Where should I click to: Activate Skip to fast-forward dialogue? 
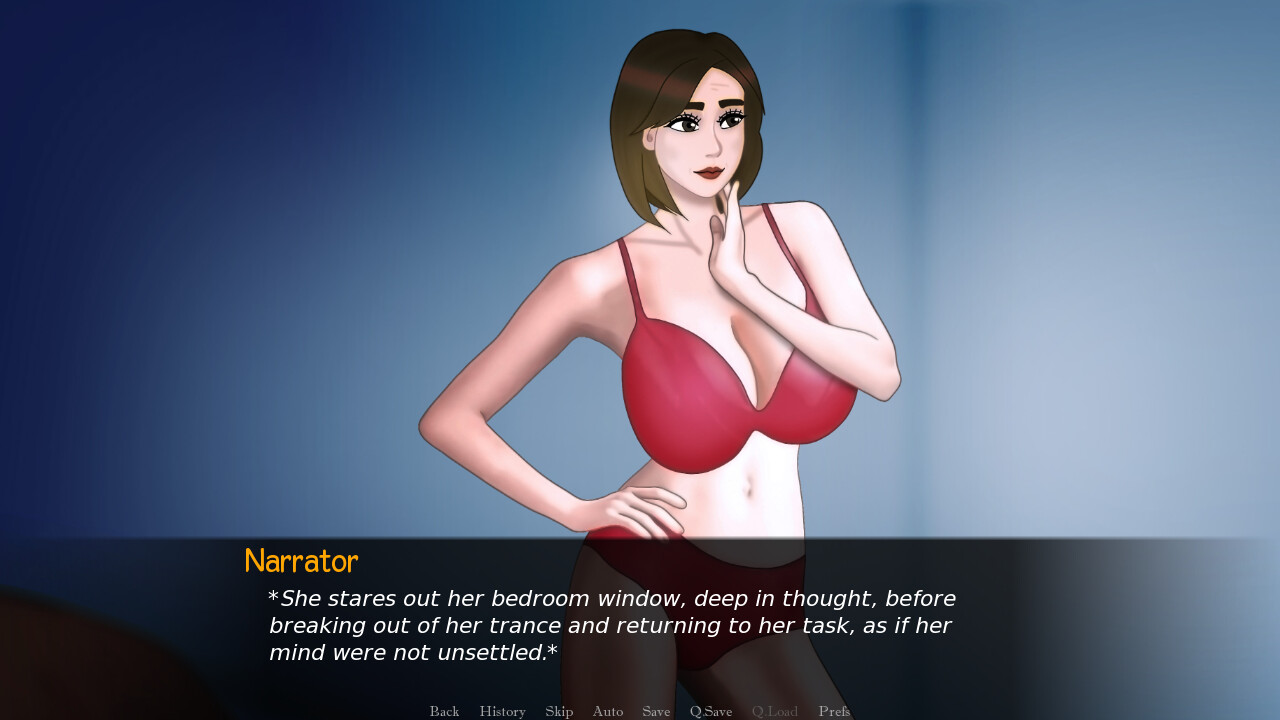[559, 711]
